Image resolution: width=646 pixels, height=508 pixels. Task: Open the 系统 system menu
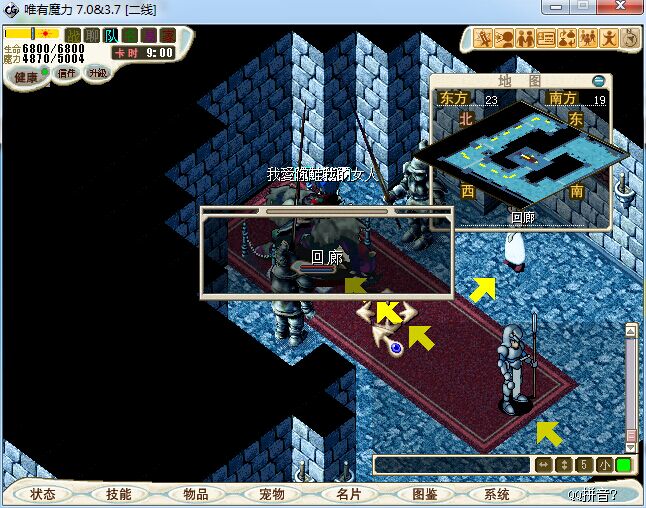[x=497, y=494]
